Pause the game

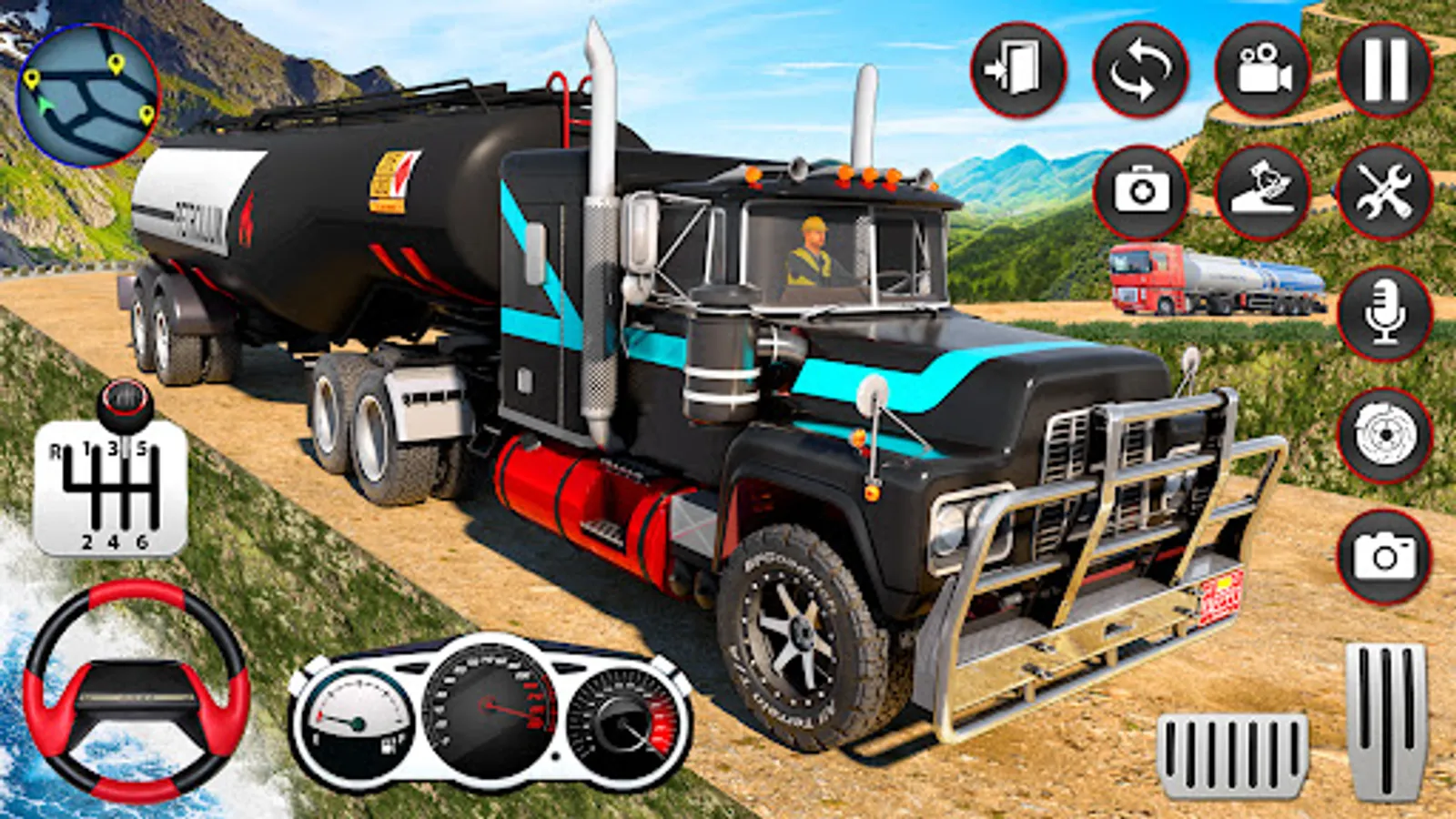pos(1384,70)
